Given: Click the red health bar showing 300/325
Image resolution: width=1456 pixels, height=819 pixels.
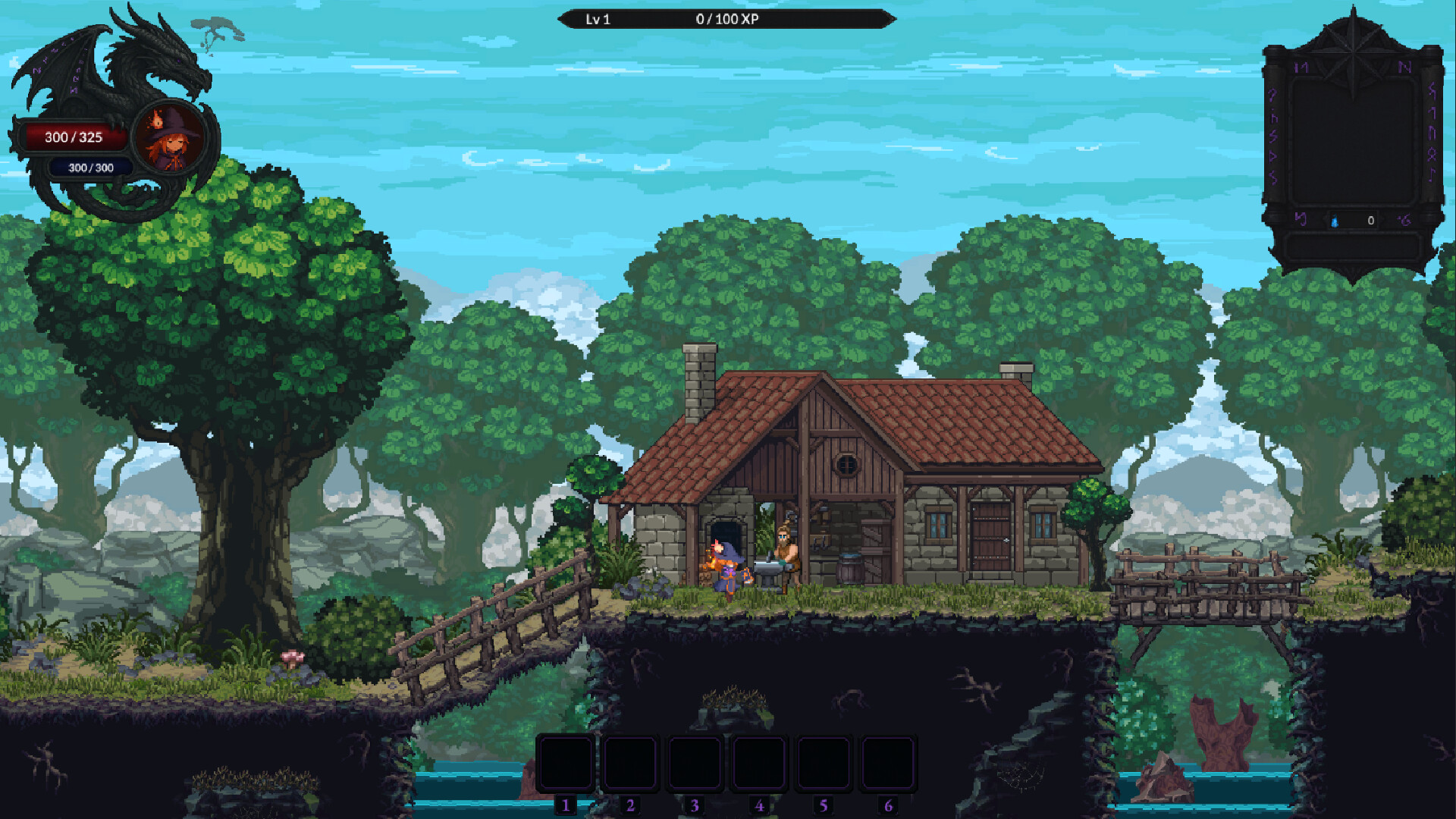Looking at the screenshot, I should click(74, 137).
